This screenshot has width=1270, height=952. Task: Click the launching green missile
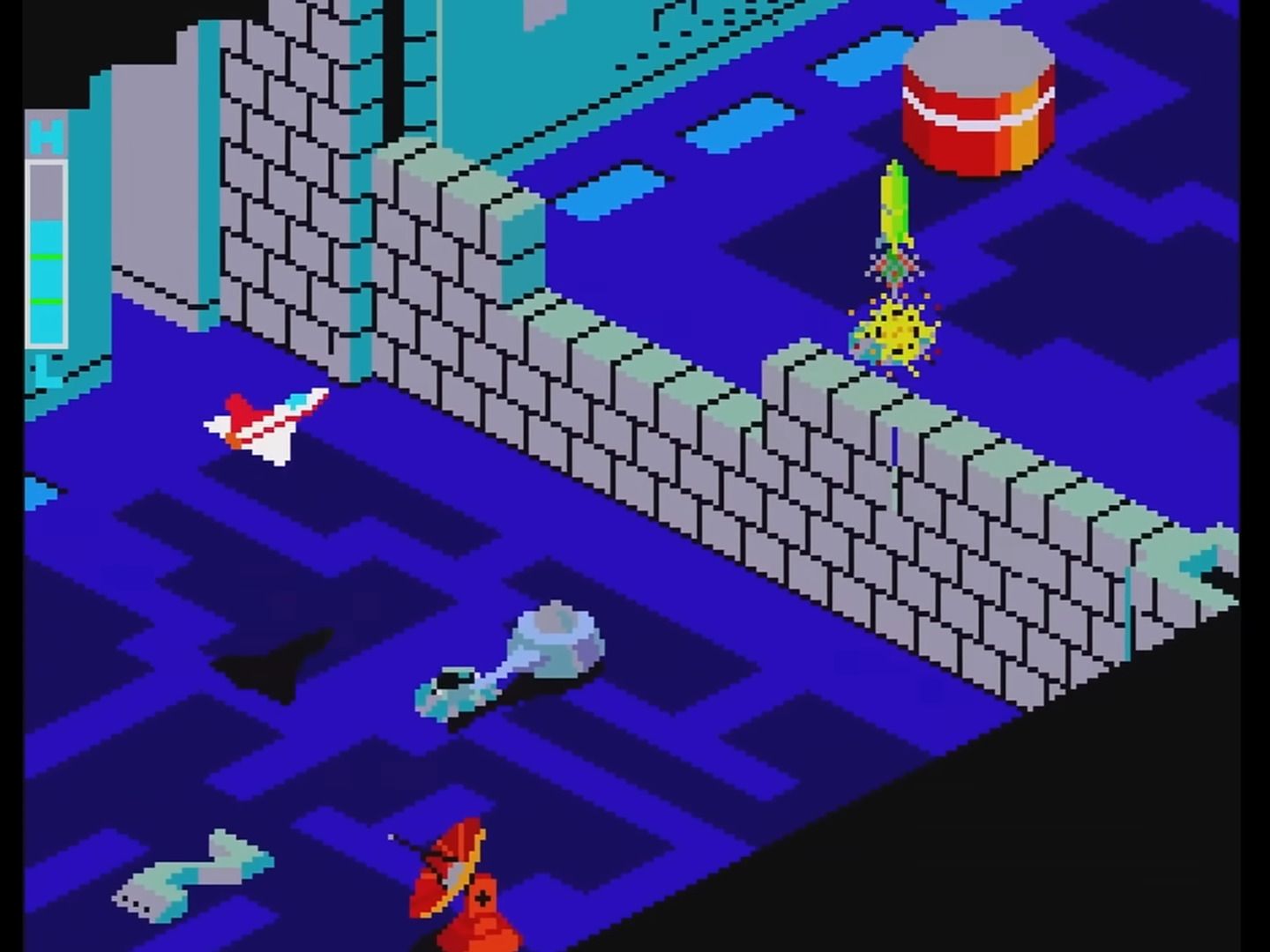pyautogui.click(x=895, y=203)
